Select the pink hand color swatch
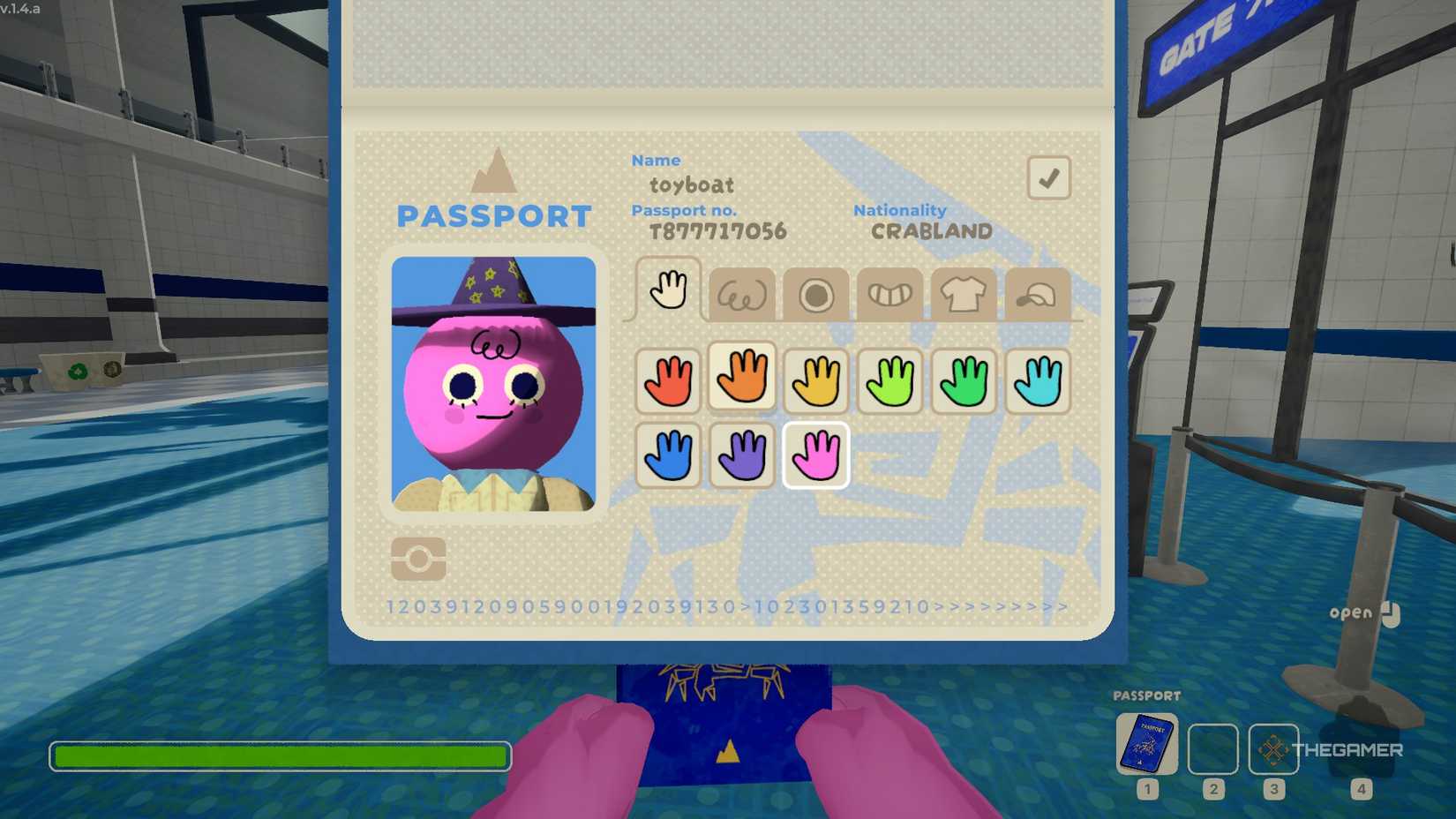 (815, 455)
